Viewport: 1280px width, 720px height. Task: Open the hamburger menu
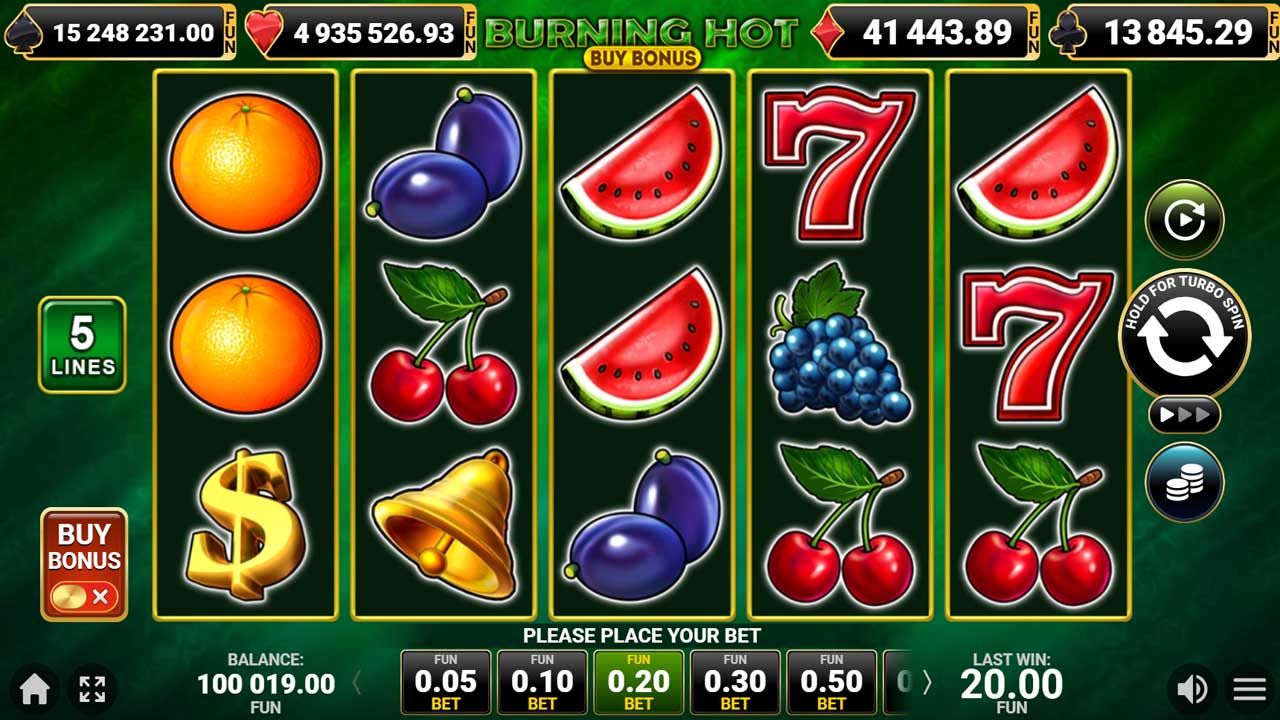(x=1249, y=688)
